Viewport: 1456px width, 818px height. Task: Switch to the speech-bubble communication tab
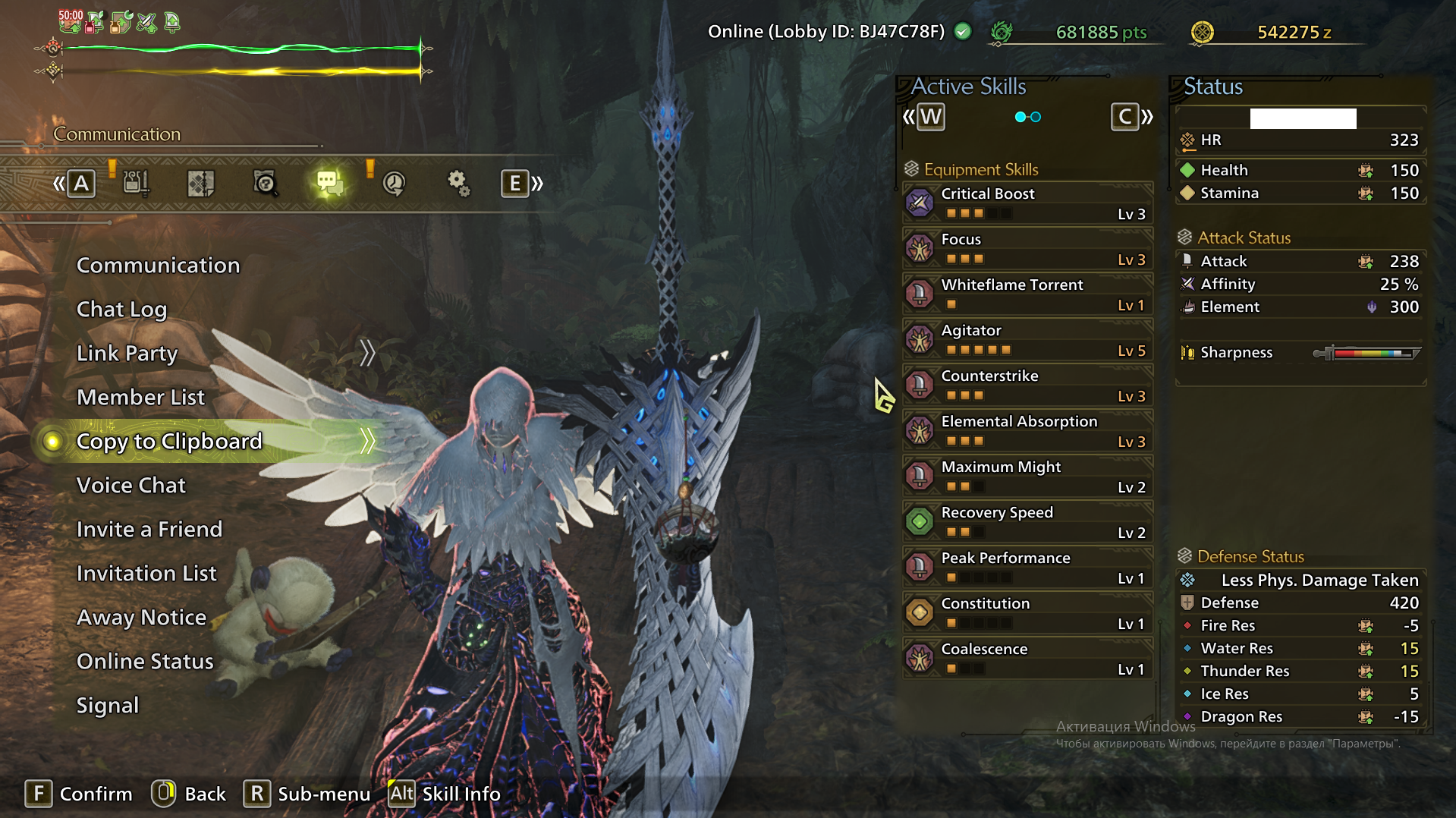[329, 183]
